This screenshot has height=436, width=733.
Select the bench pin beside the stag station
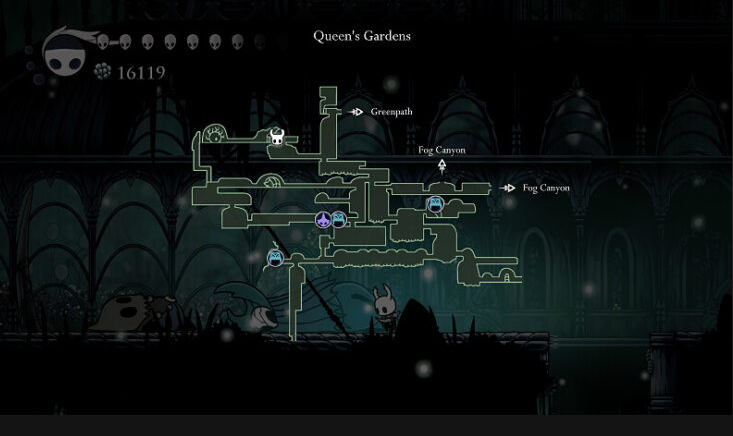pos(339,219)
